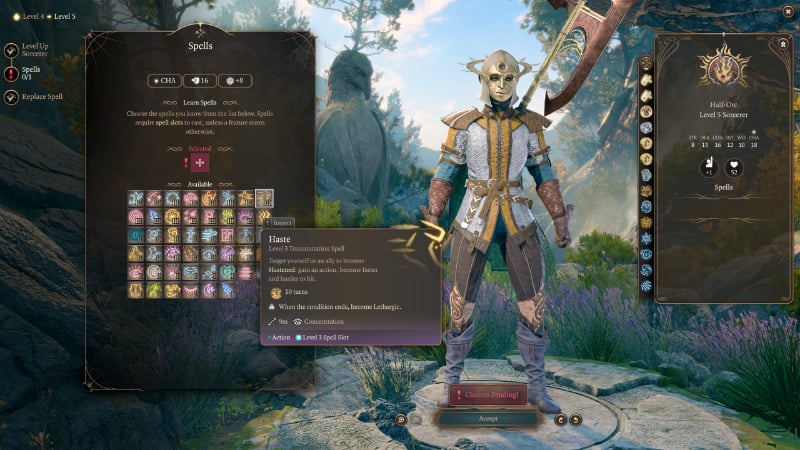Rotate the character model right
Image resolution: width=800 pixels, height=450 pixels.
click(575, 420)
